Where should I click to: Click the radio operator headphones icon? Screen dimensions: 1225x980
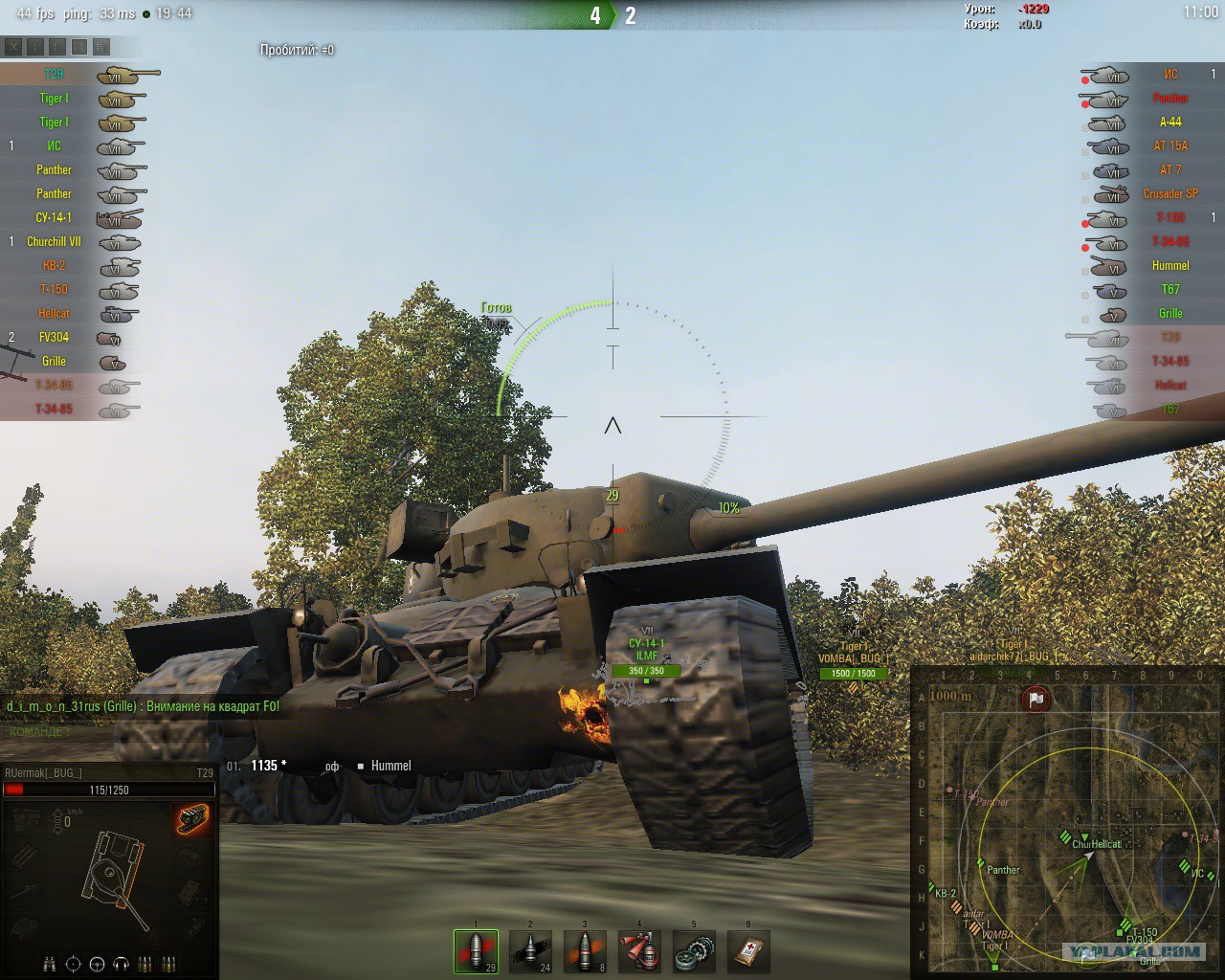(122, 964)
